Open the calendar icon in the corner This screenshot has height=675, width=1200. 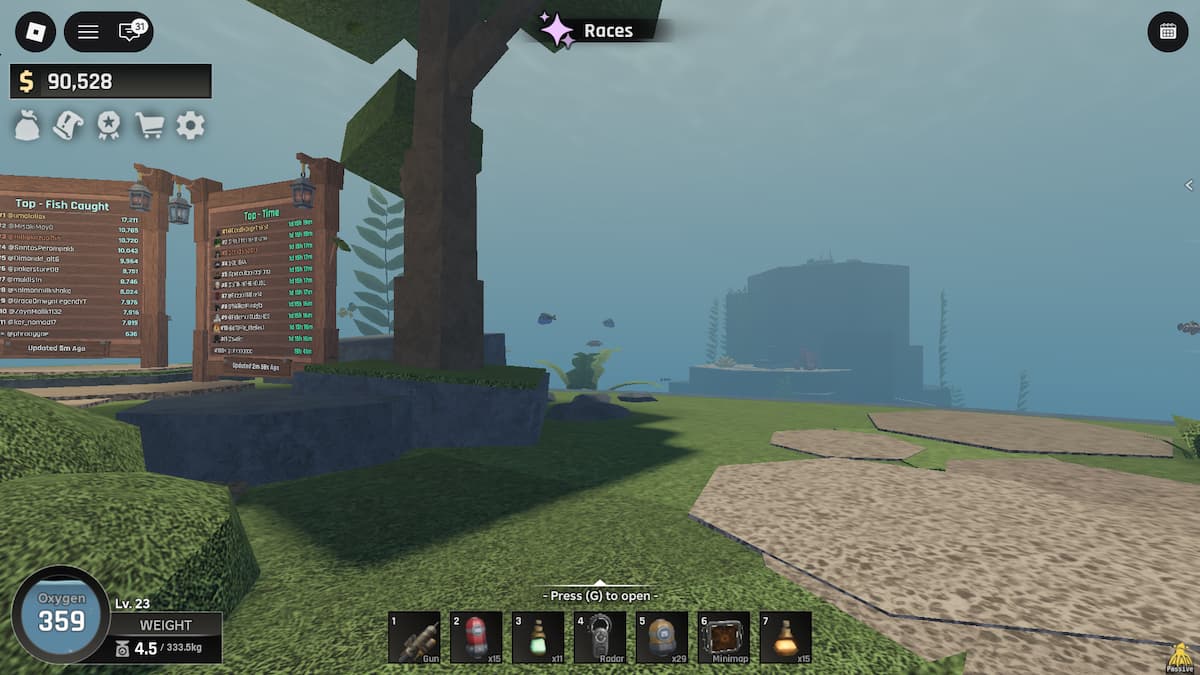click(1167, 32)
